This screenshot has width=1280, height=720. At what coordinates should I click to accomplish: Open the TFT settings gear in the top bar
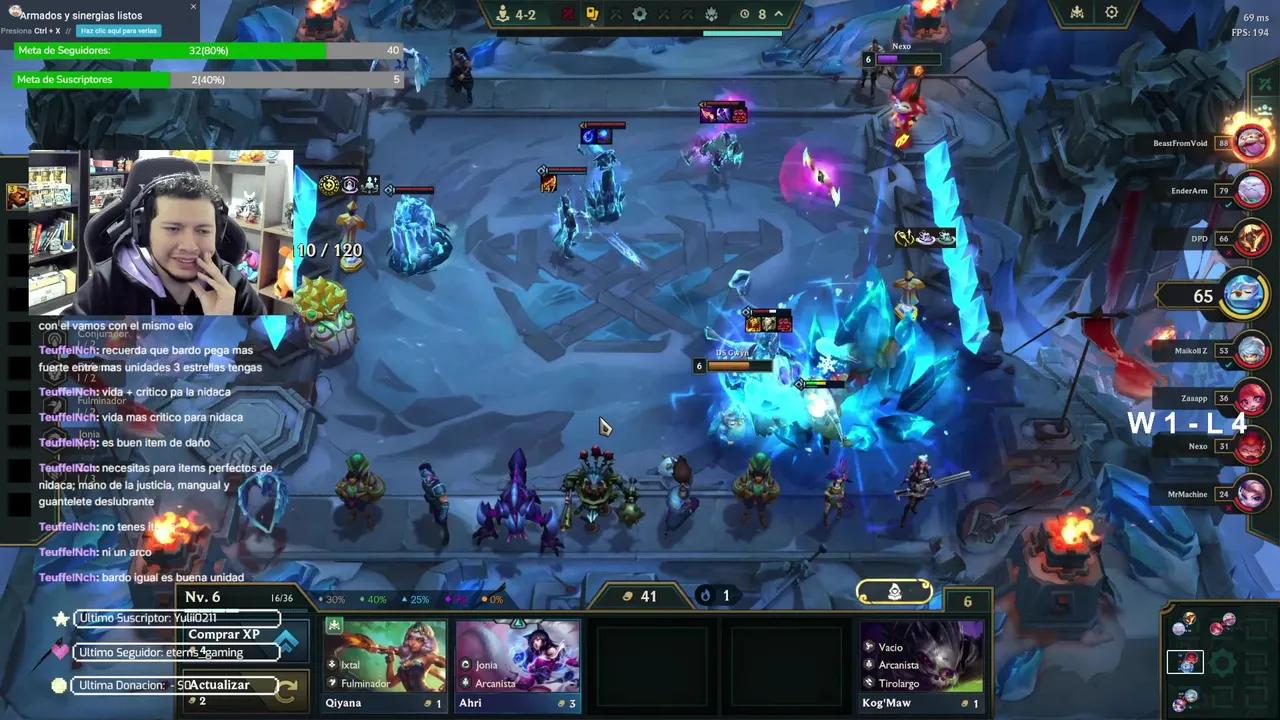click(x=637, y=14)
